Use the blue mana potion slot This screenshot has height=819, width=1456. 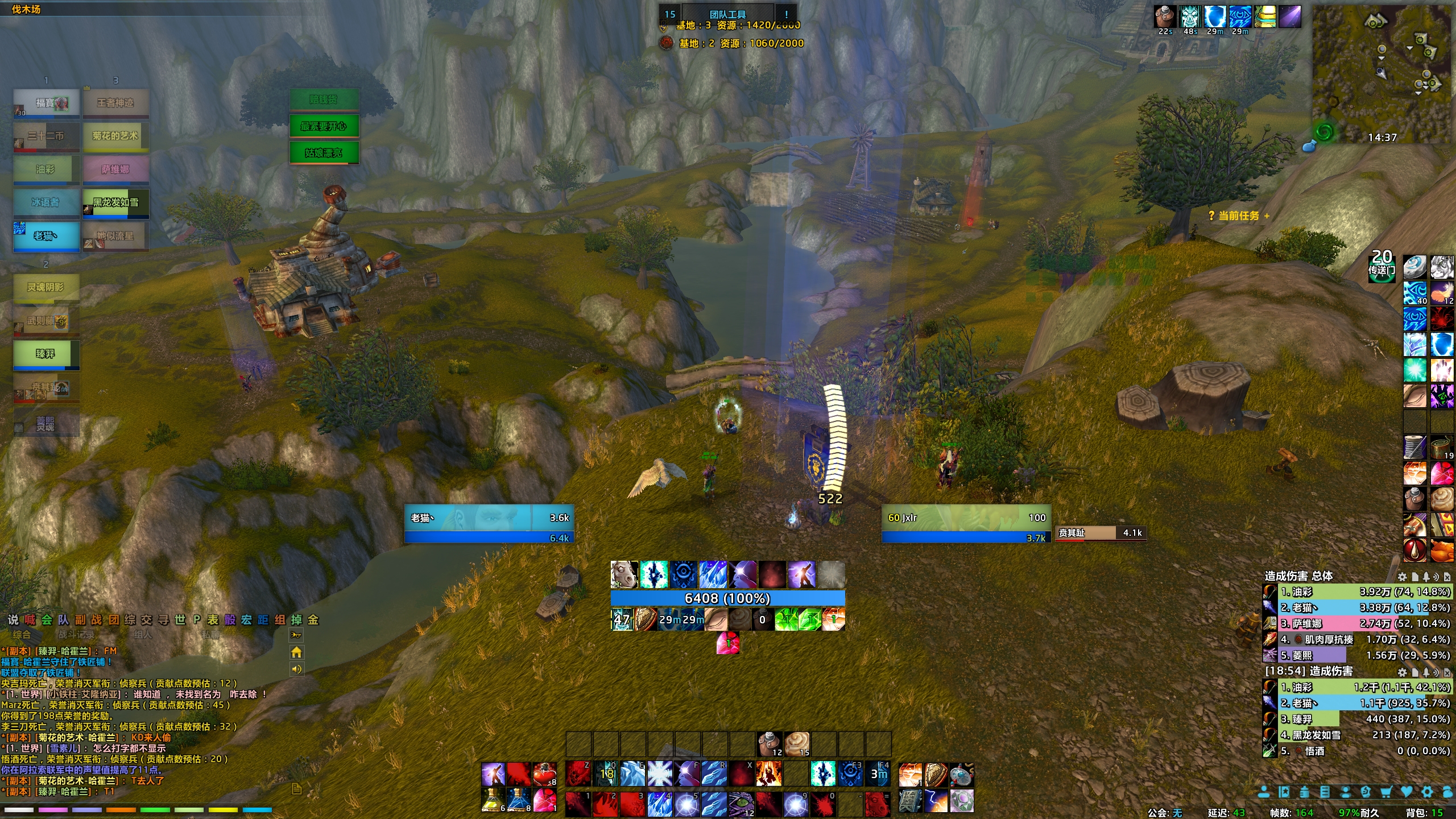519,800
